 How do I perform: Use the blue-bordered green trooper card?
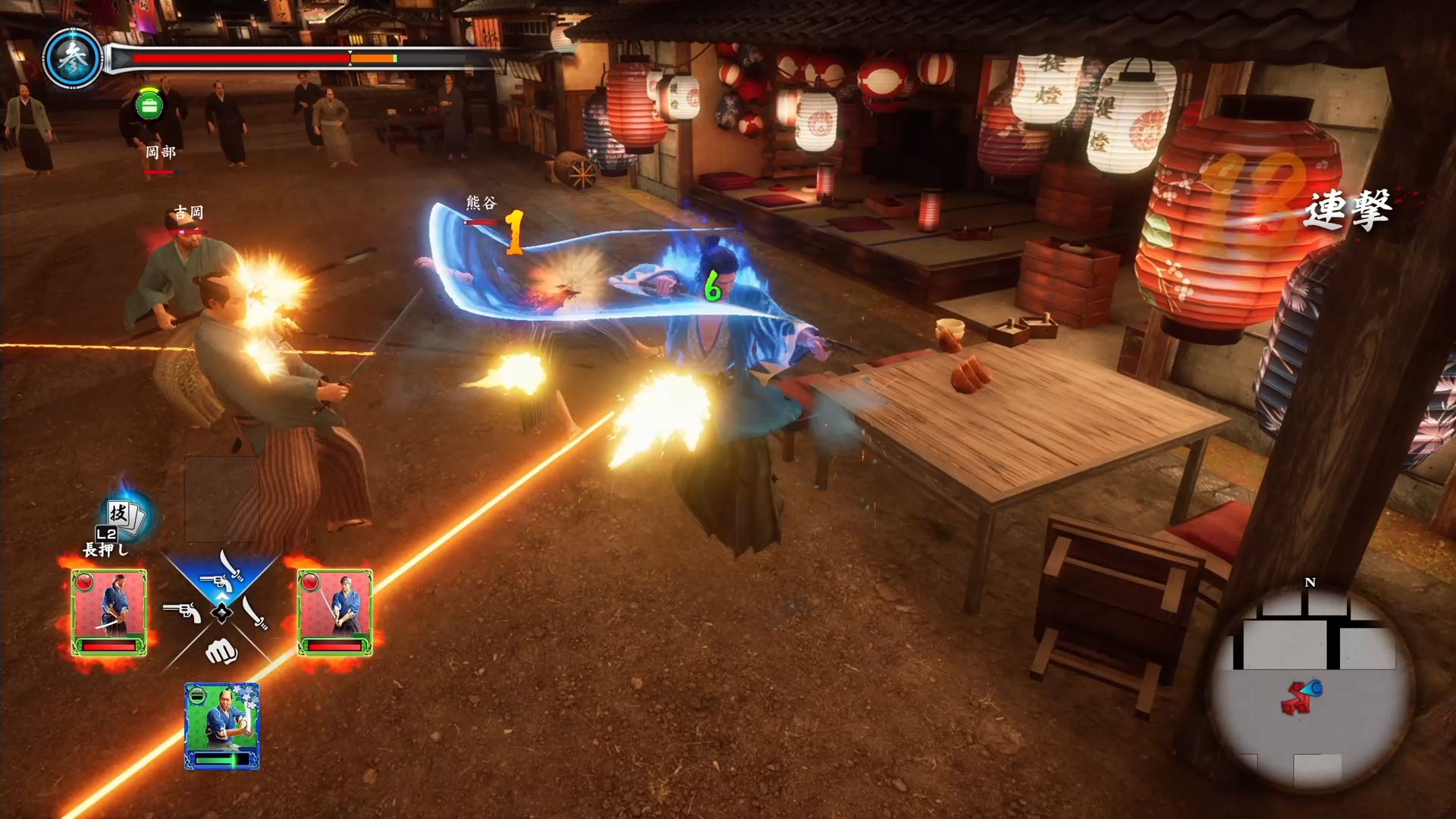(x=222, y=726)
